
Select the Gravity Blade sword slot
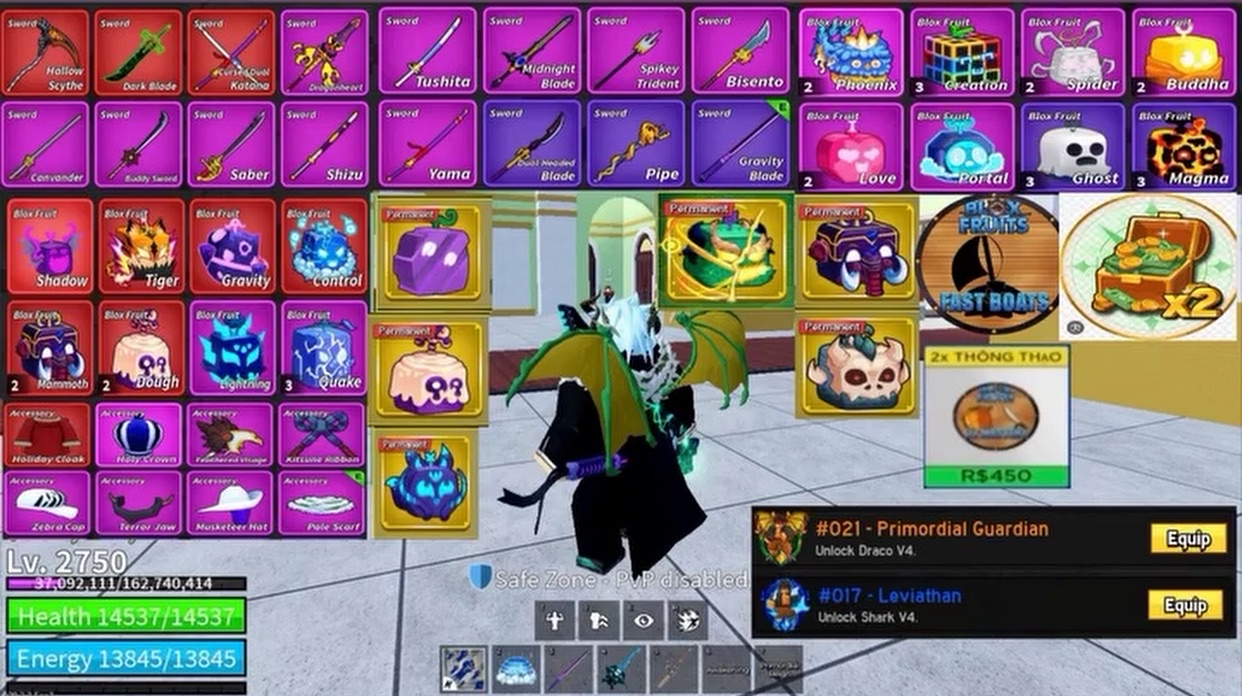point(740,144)
